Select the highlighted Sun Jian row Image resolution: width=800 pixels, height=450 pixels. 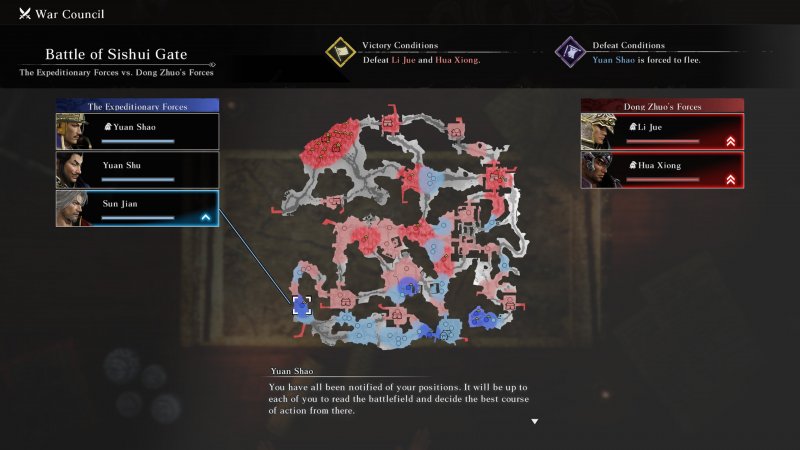(x=137, y=208)
